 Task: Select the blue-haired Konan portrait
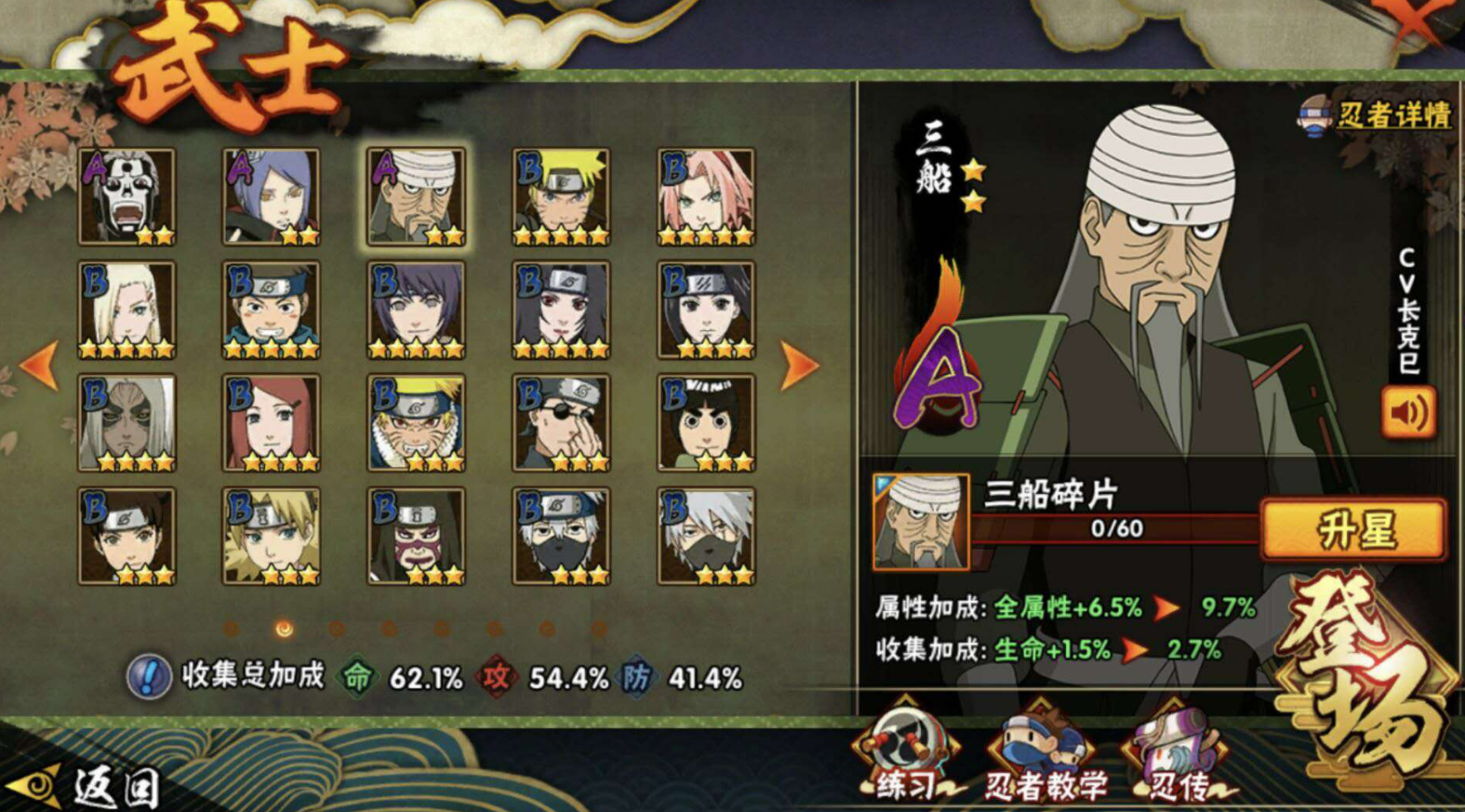[x=271, y=197]
